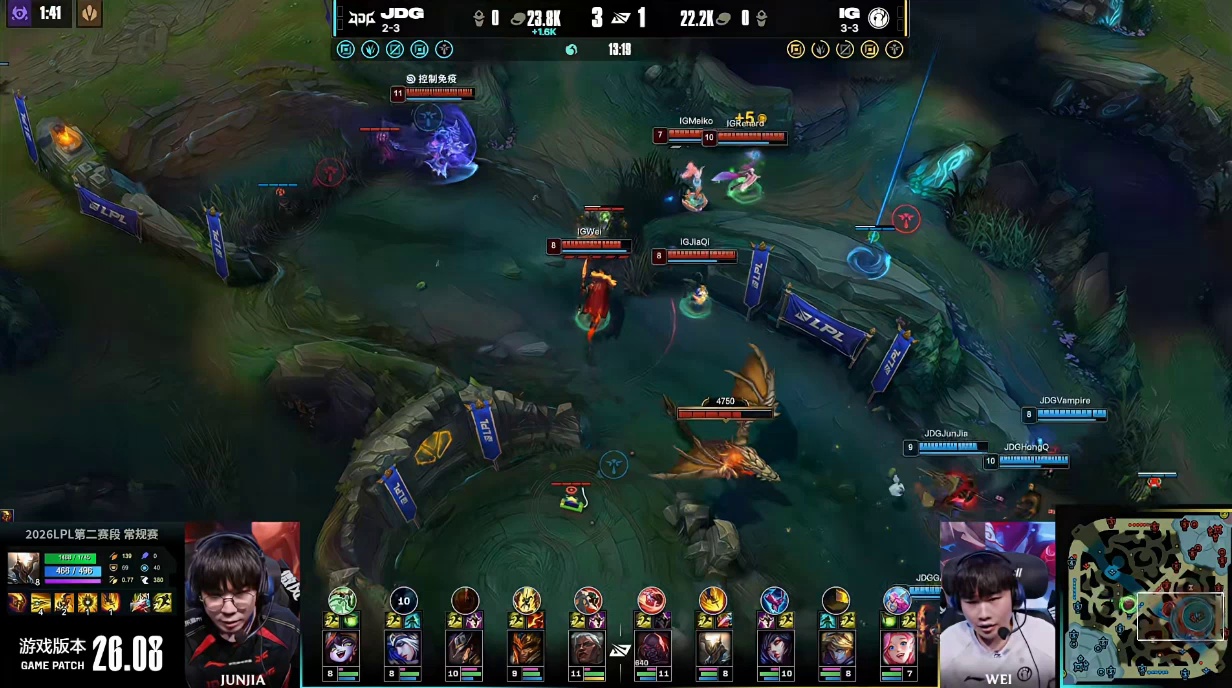
Task: Click the ability icon showing rank 4
Action: [x=41, y=603]
